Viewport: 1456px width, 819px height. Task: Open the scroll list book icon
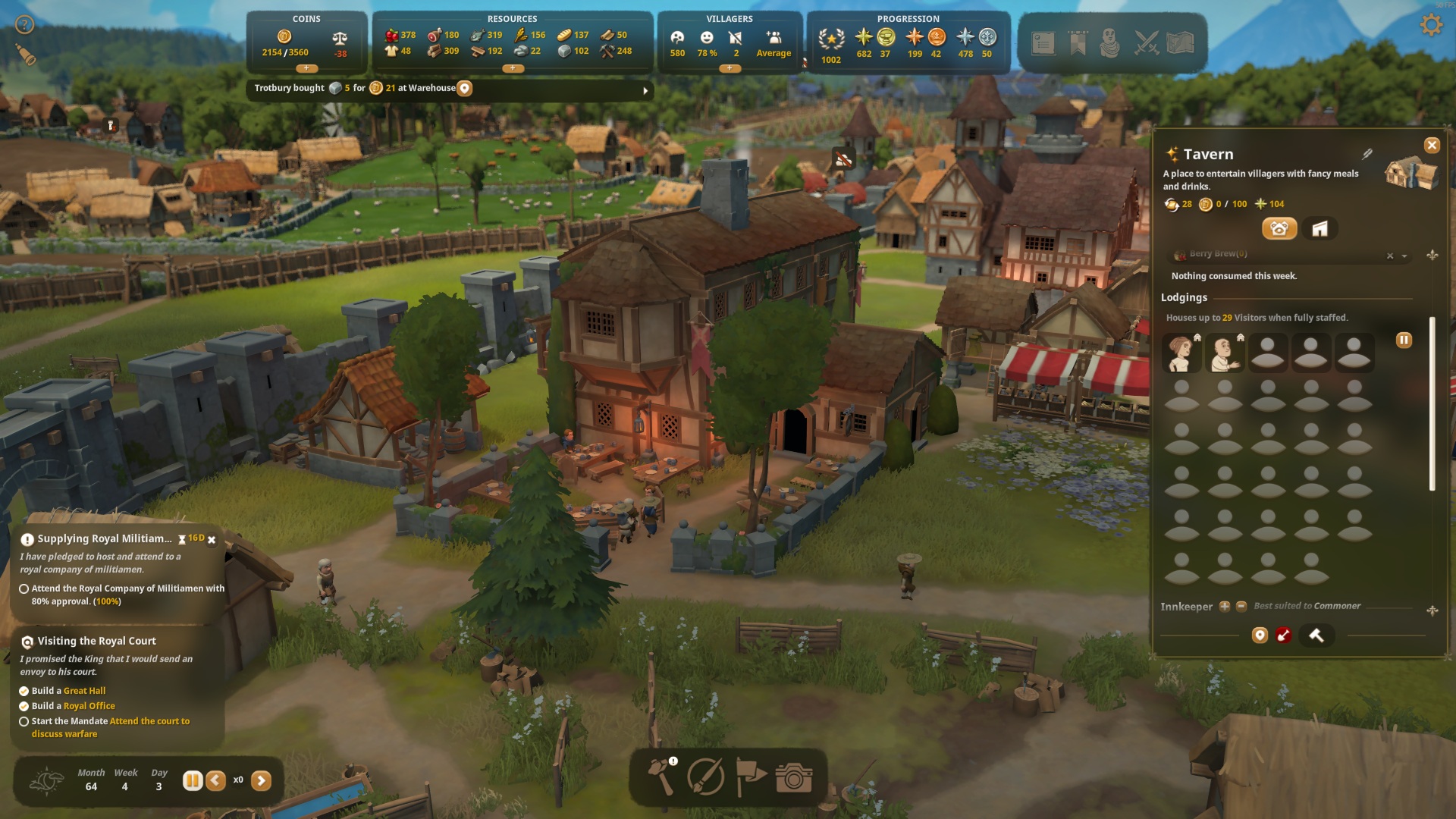coord(1043,43)
